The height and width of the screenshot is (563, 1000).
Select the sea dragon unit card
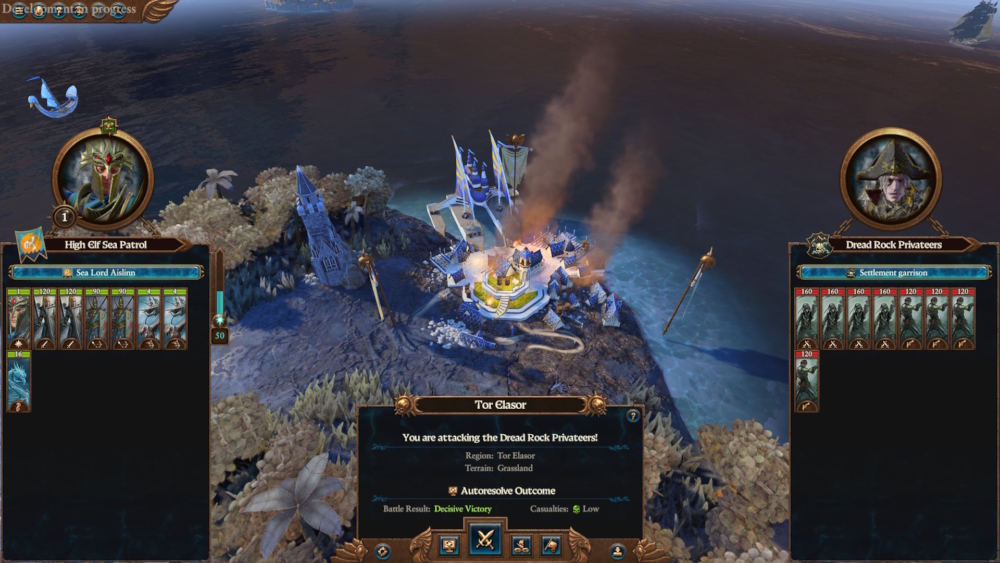coord(19,381)
